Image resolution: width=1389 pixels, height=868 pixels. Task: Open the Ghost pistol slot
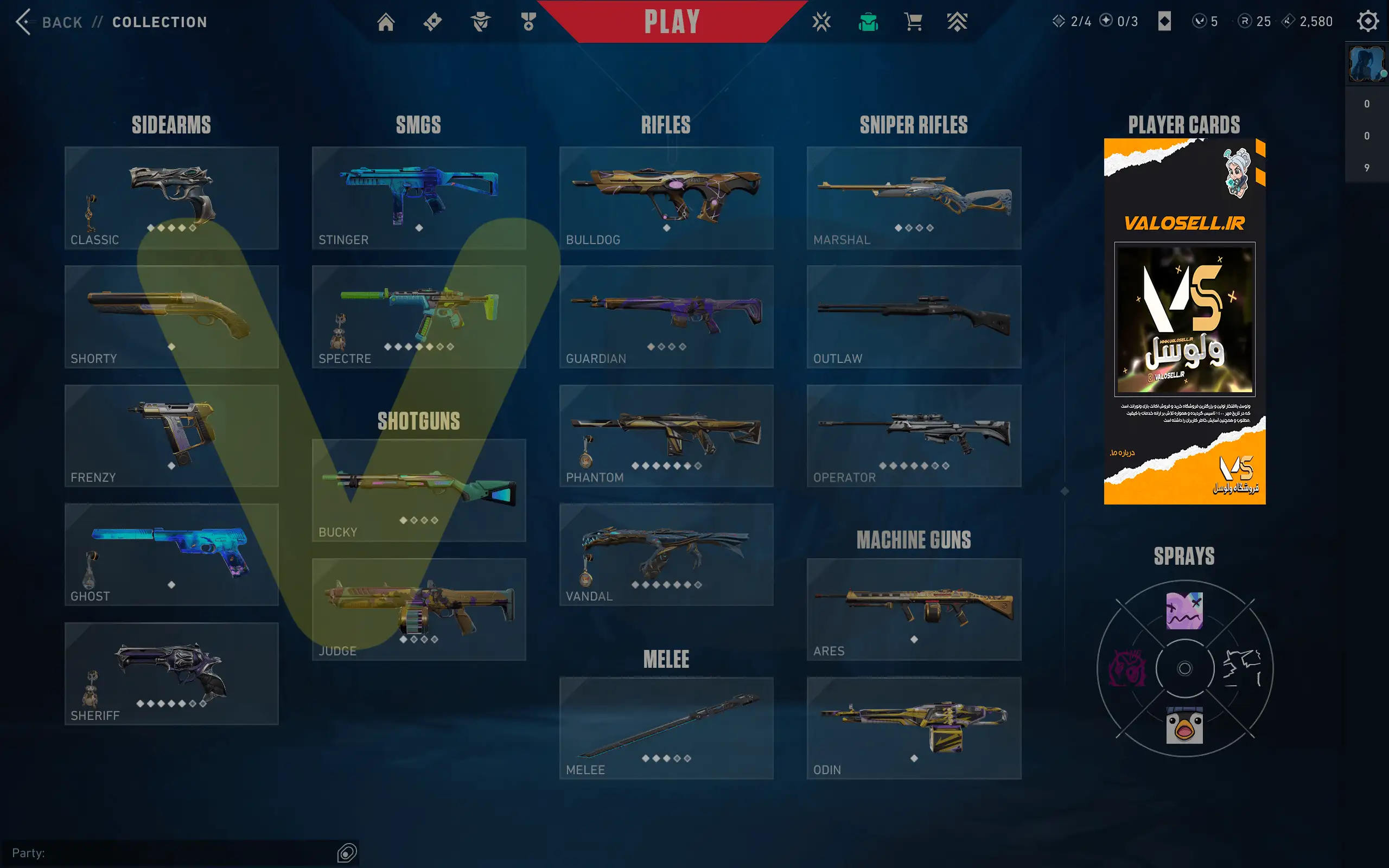(171, 554)
